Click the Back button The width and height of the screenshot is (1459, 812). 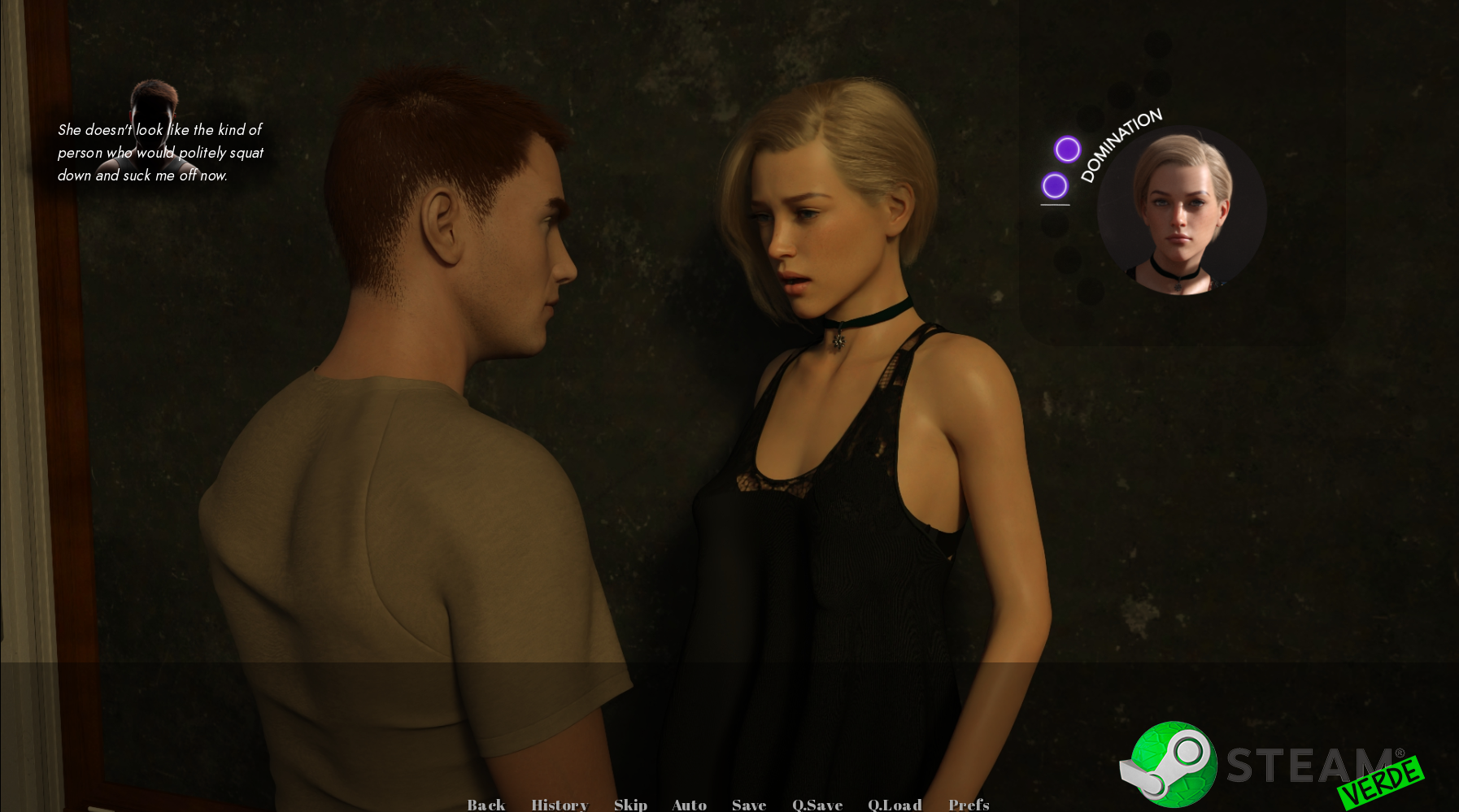486,804
